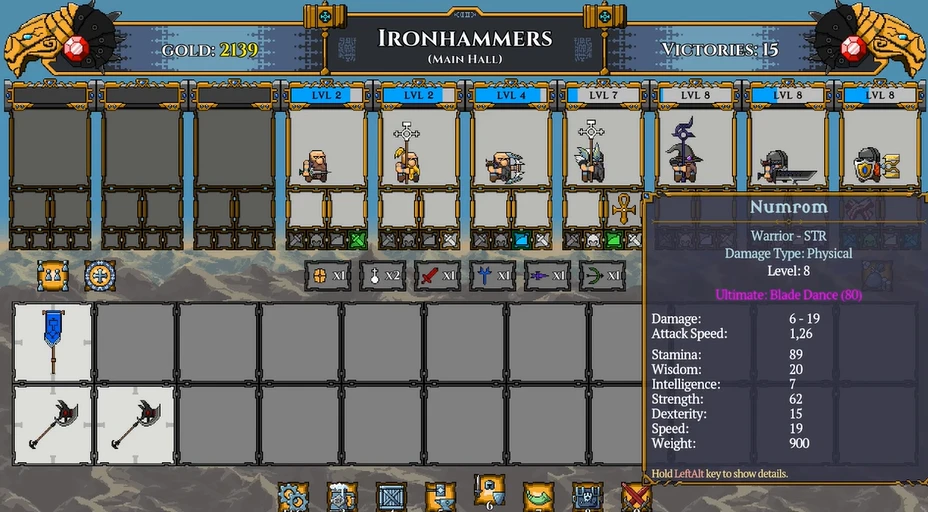The image size is (928, 512).
Task: Toggle the green bow class filter
Action: [602, 275]
